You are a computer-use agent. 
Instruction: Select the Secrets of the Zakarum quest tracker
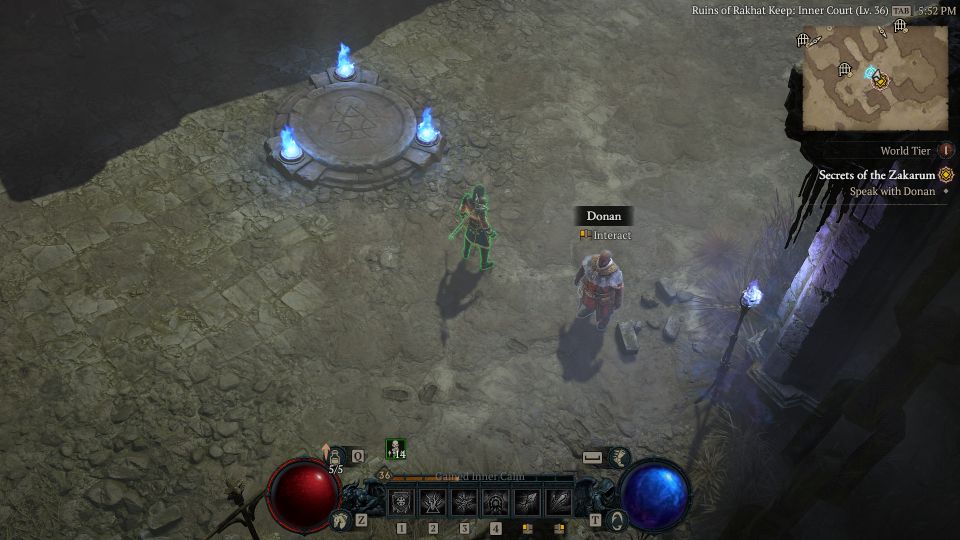[880, 175]
